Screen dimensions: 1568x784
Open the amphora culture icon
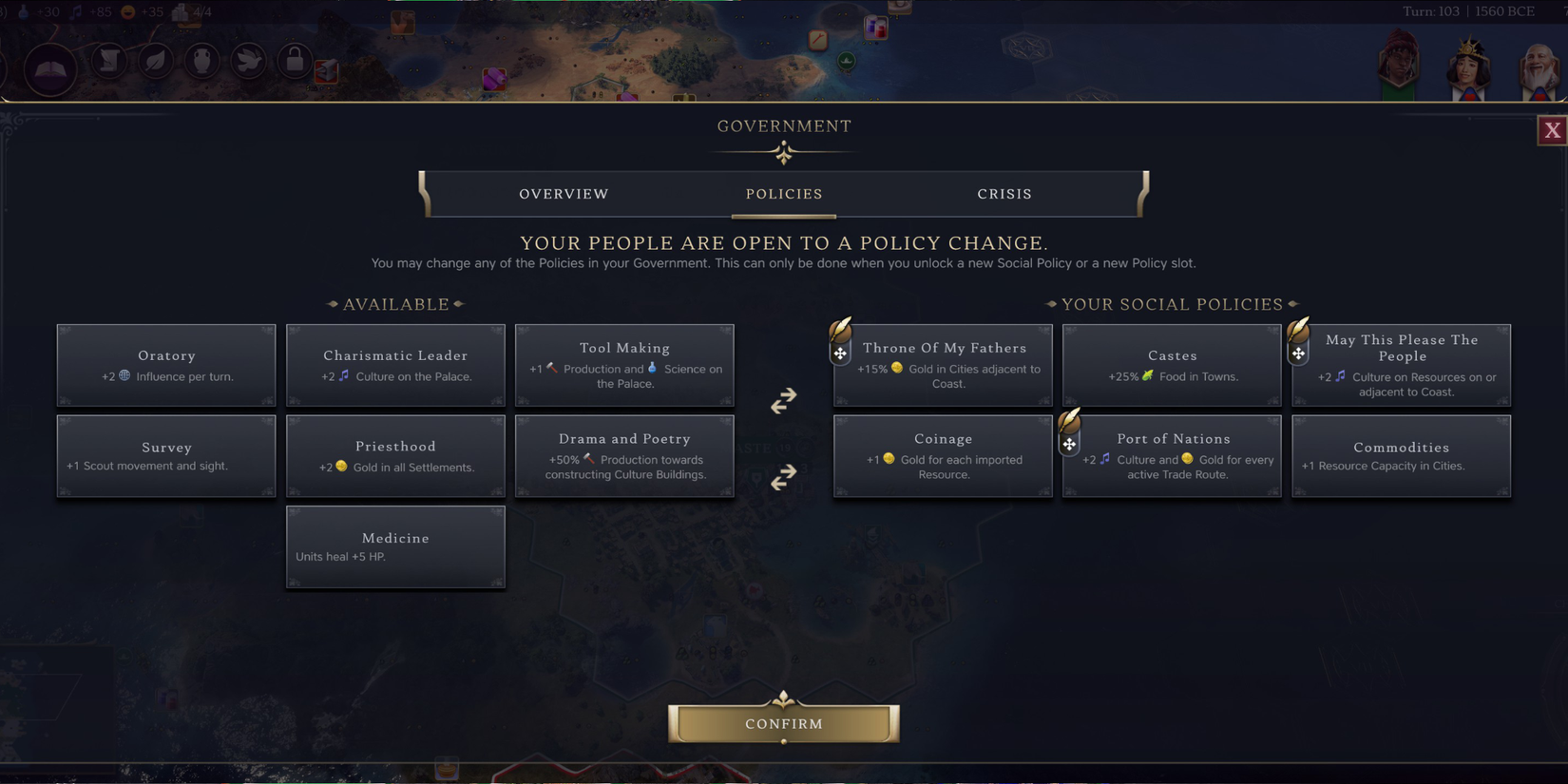click(x=201, y=60)
